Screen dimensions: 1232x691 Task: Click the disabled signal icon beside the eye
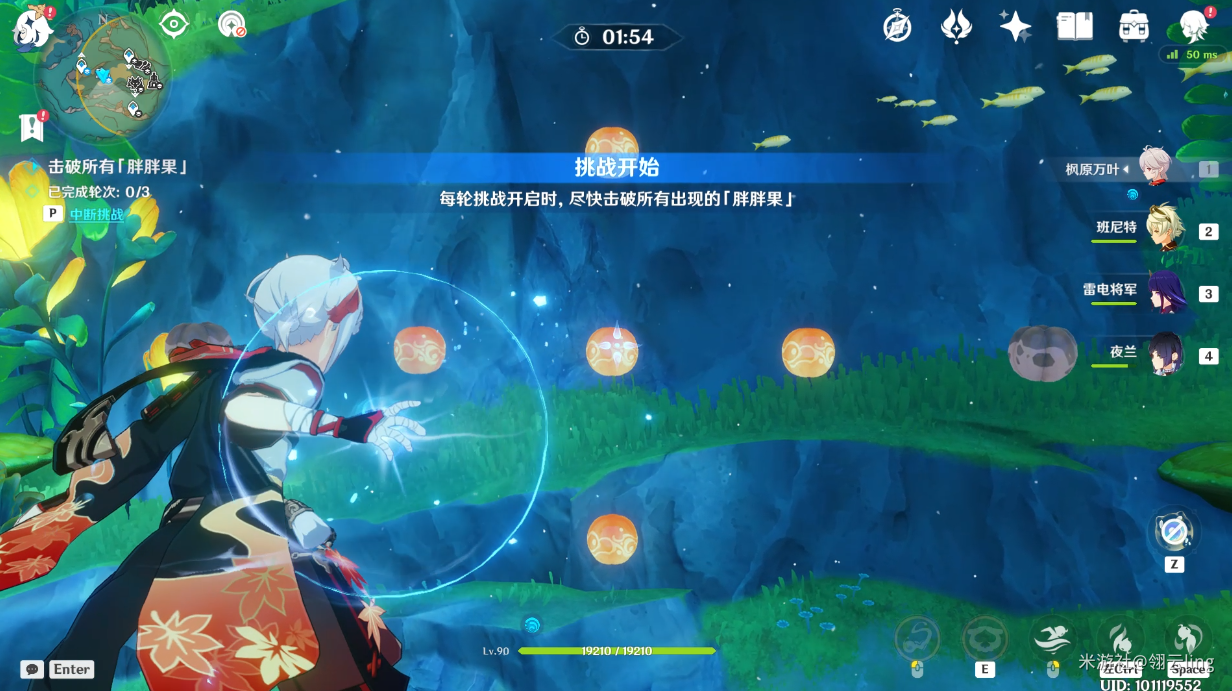pyautogui.click(x=232, y=24)
